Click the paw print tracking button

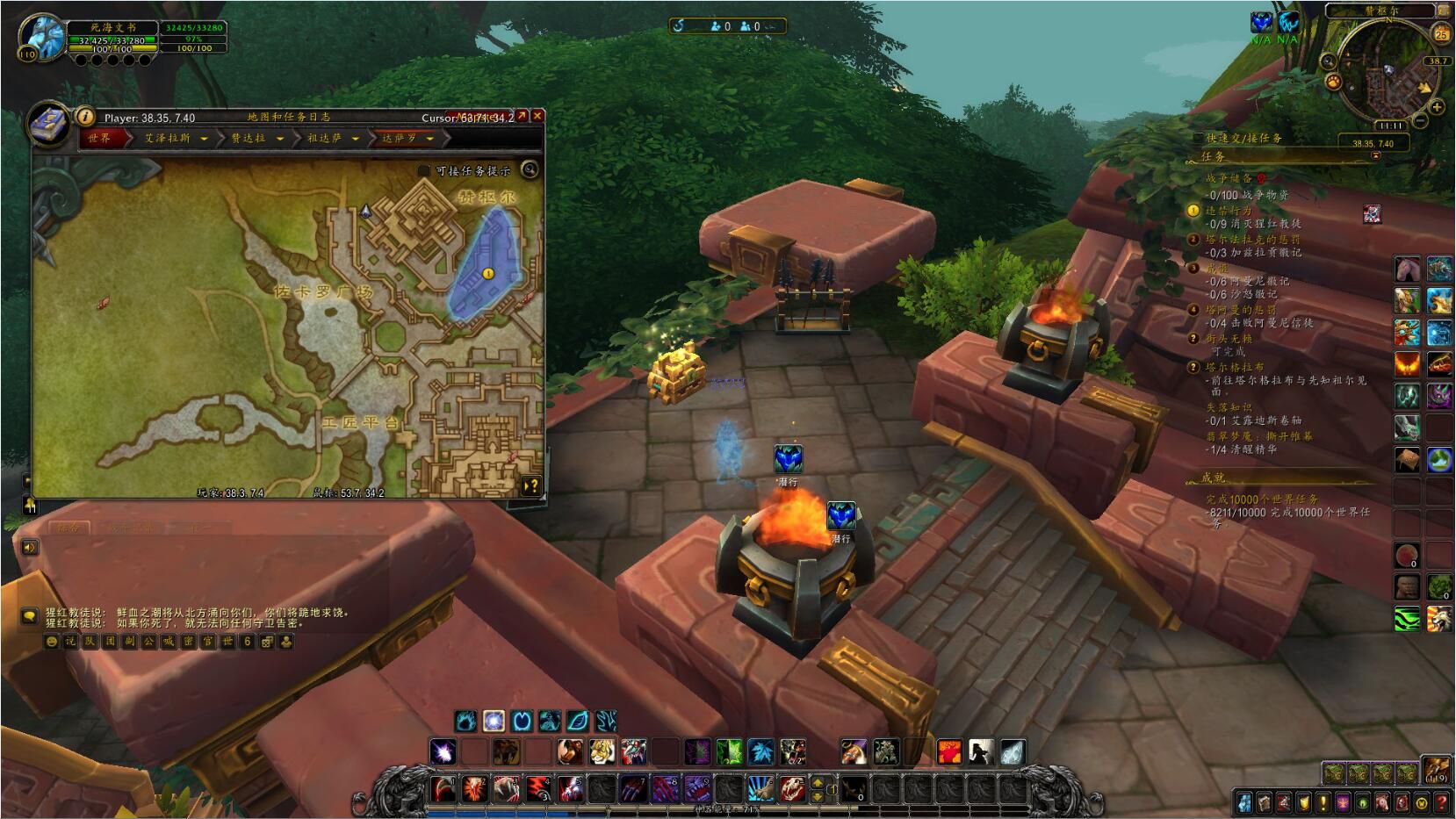click(x=1333, y=82)
